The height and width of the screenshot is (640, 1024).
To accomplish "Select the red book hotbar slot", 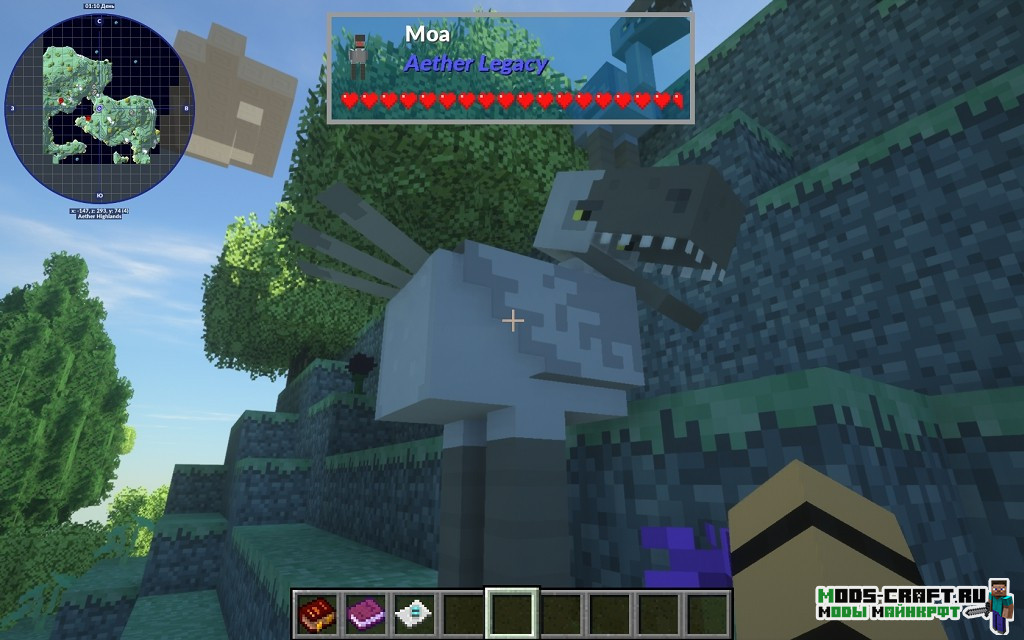I will [317, 612].
